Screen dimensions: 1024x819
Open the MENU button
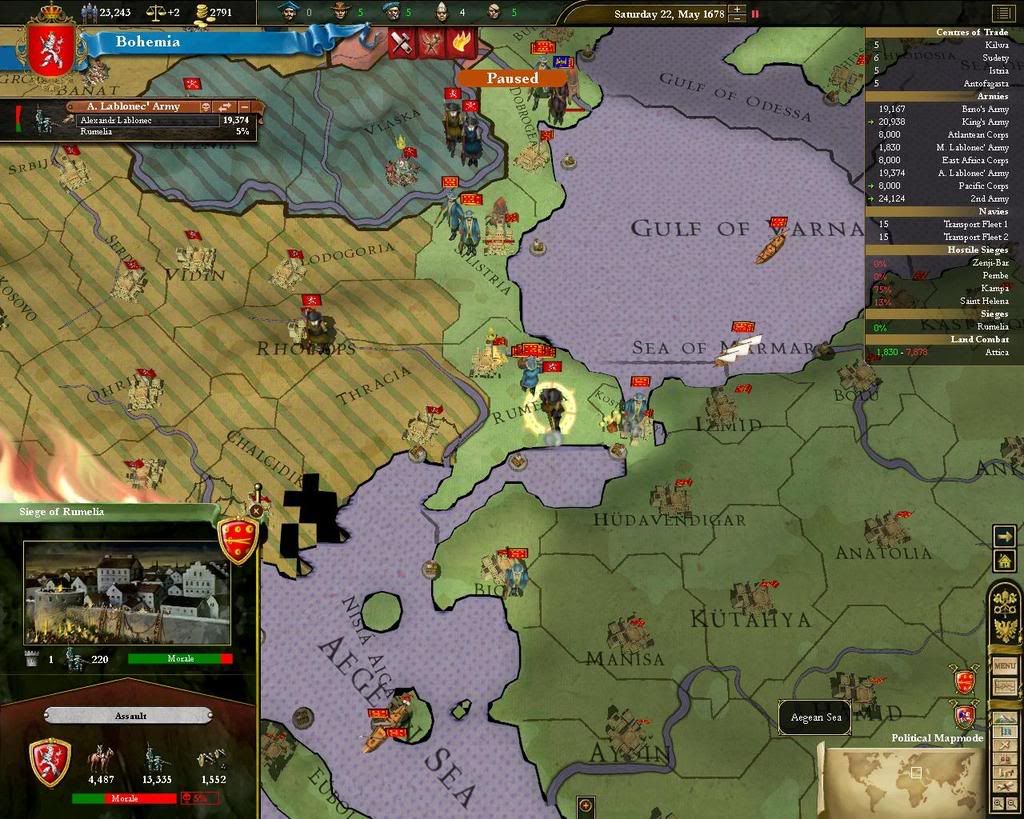(1004, 666)
